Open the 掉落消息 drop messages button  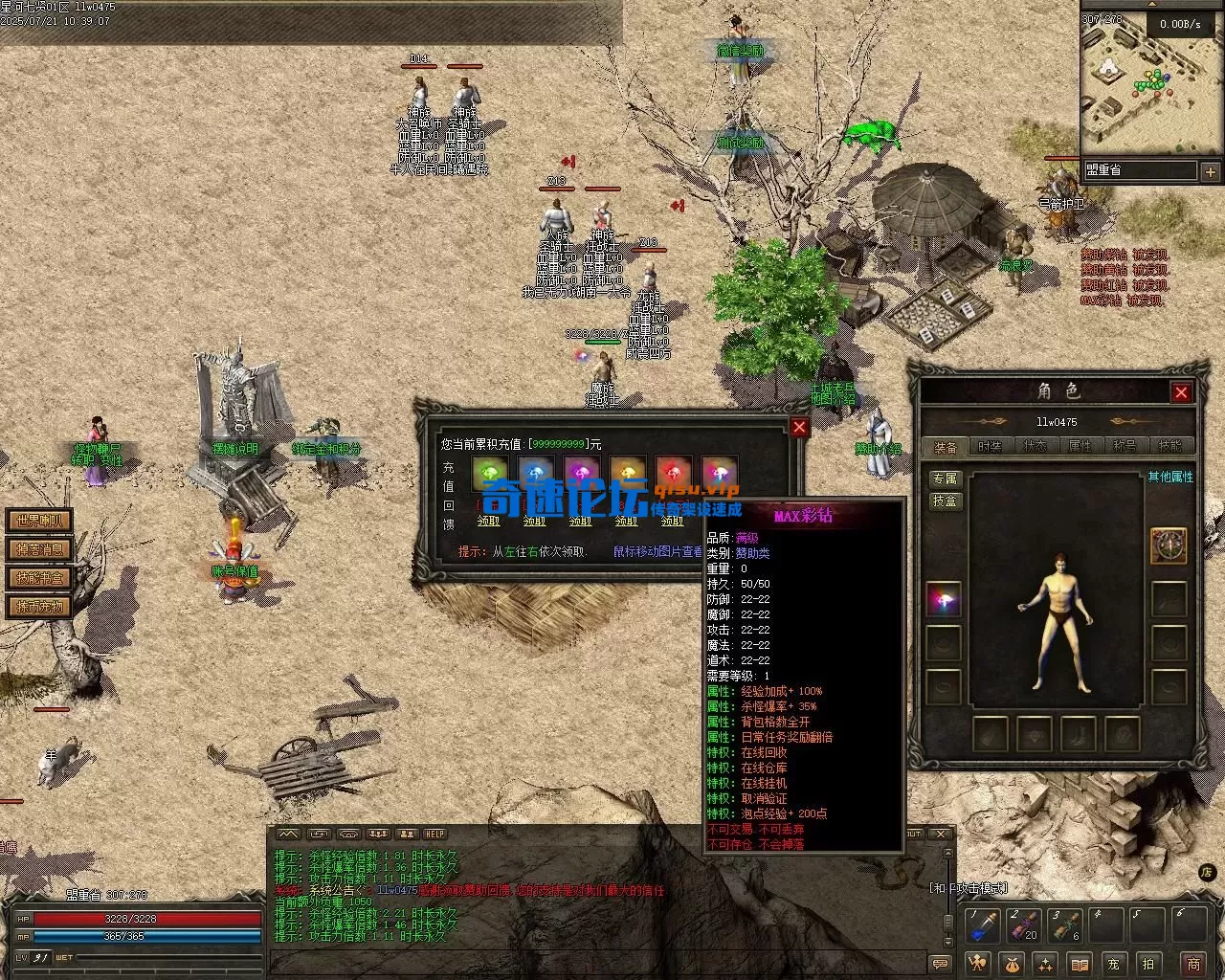[x=40, y=549]
